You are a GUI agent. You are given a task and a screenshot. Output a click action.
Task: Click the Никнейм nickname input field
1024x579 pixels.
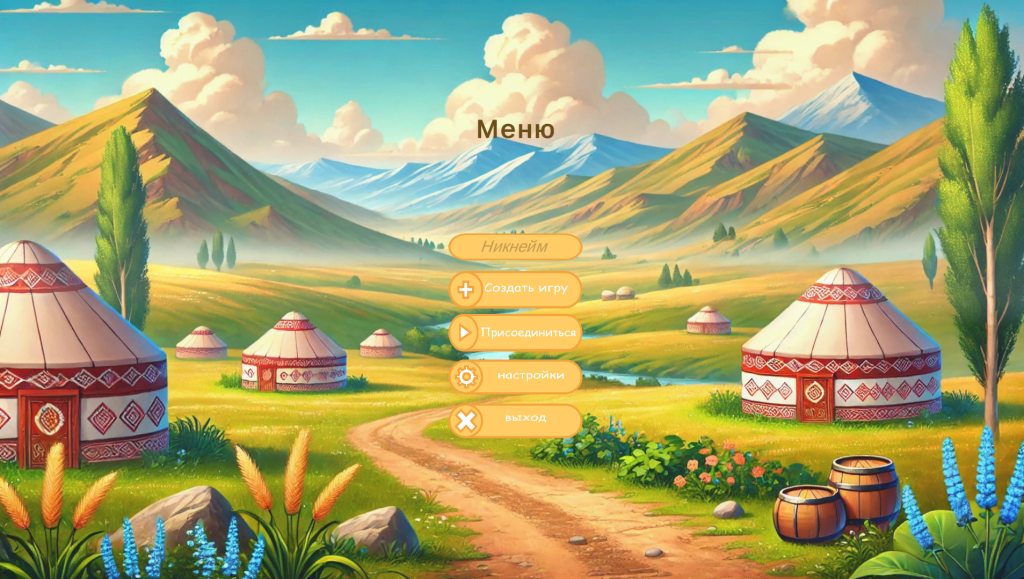point(515,247)
